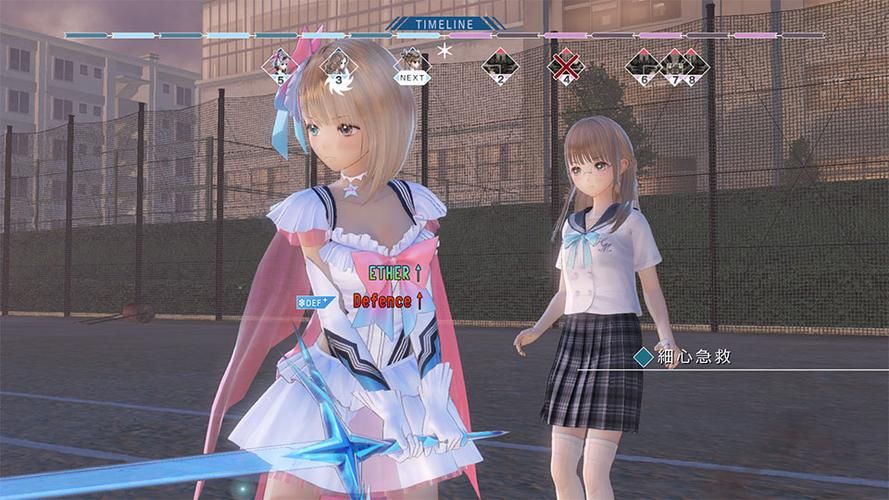Click the TIMELINE header label

(443, 23)
